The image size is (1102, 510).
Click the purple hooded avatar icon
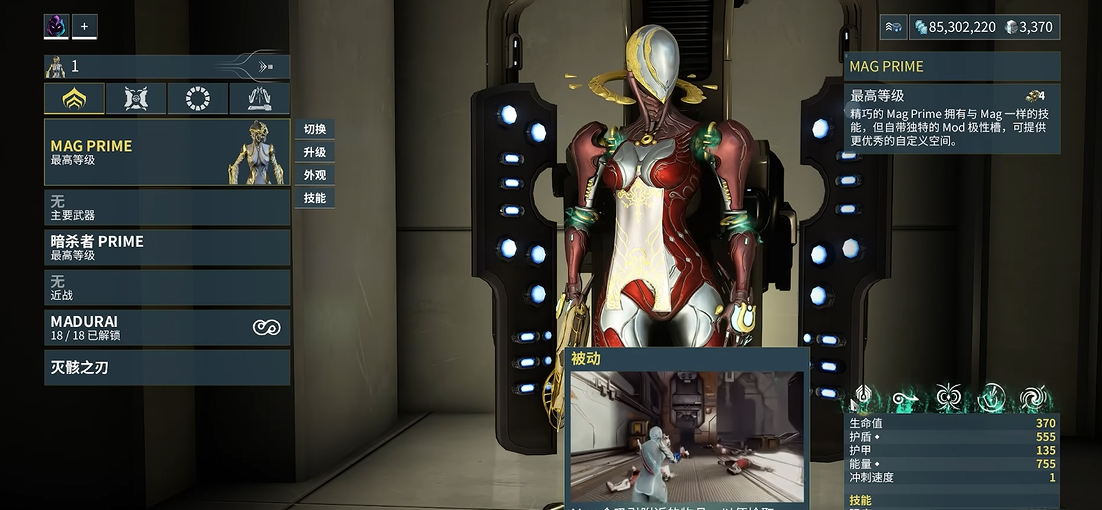pos(56,27)
